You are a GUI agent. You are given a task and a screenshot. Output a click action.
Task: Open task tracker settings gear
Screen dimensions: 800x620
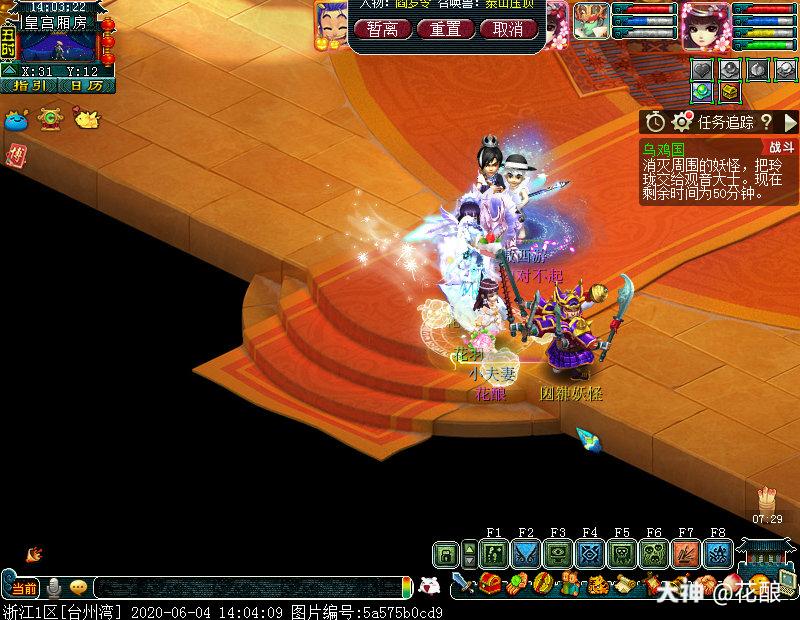682,122
